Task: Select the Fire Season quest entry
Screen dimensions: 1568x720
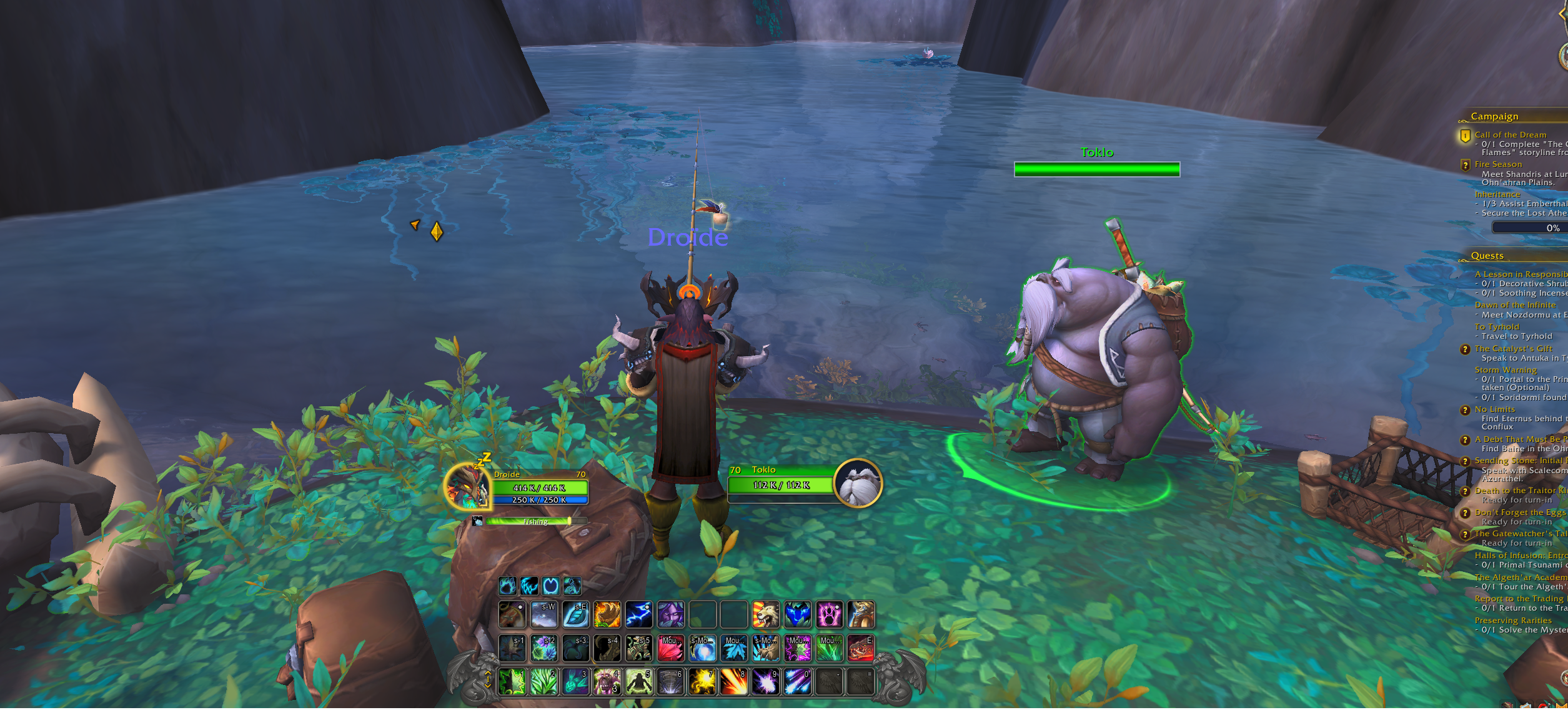Action: (1498, 164)
